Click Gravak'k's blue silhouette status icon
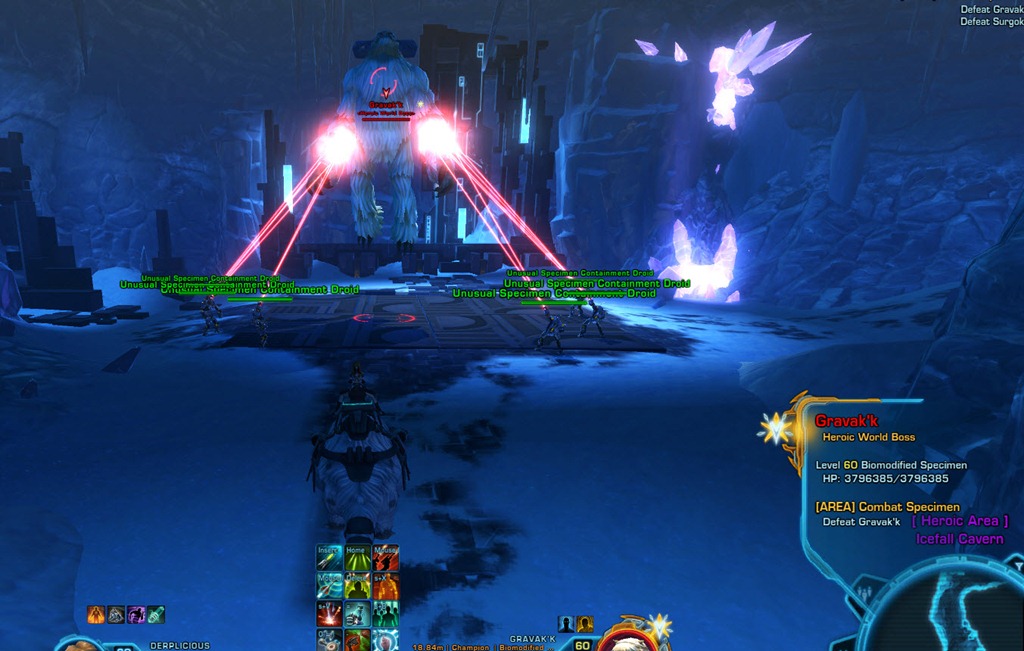1024x651 pixels. pyautogui.click(x=566, y=624)
